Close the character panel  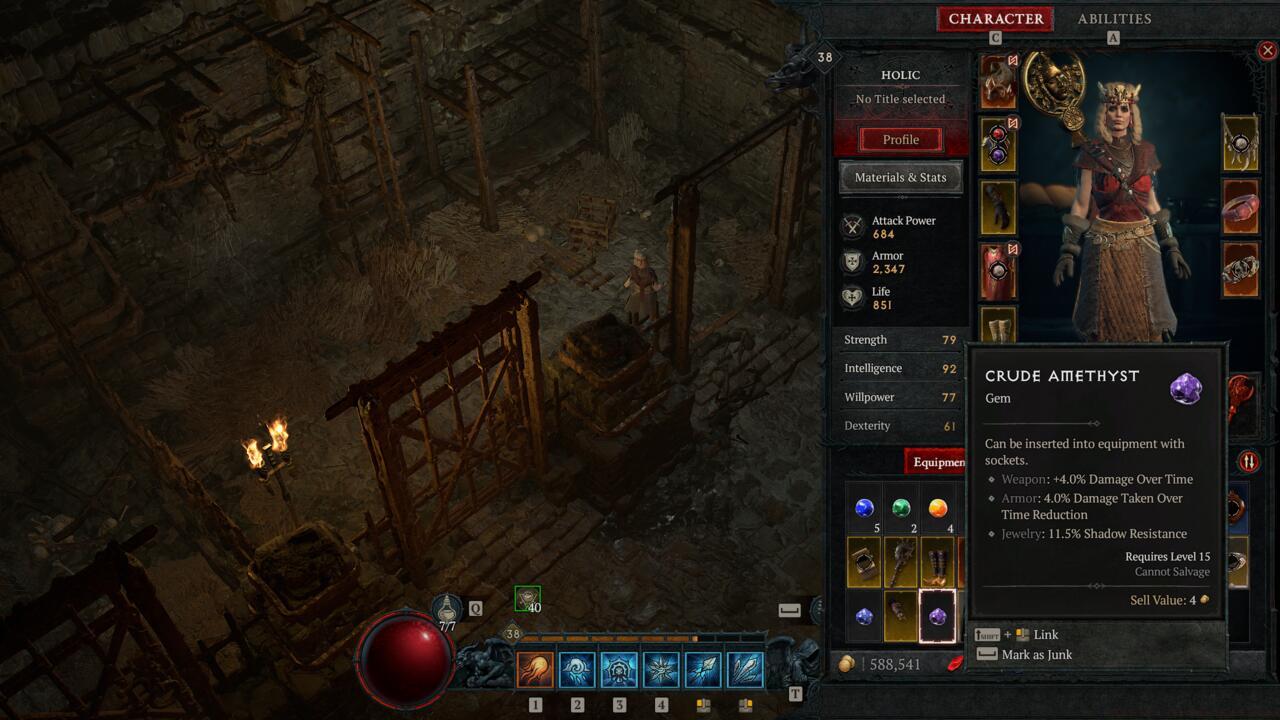pyautogui.click(x=1267, y=50)
